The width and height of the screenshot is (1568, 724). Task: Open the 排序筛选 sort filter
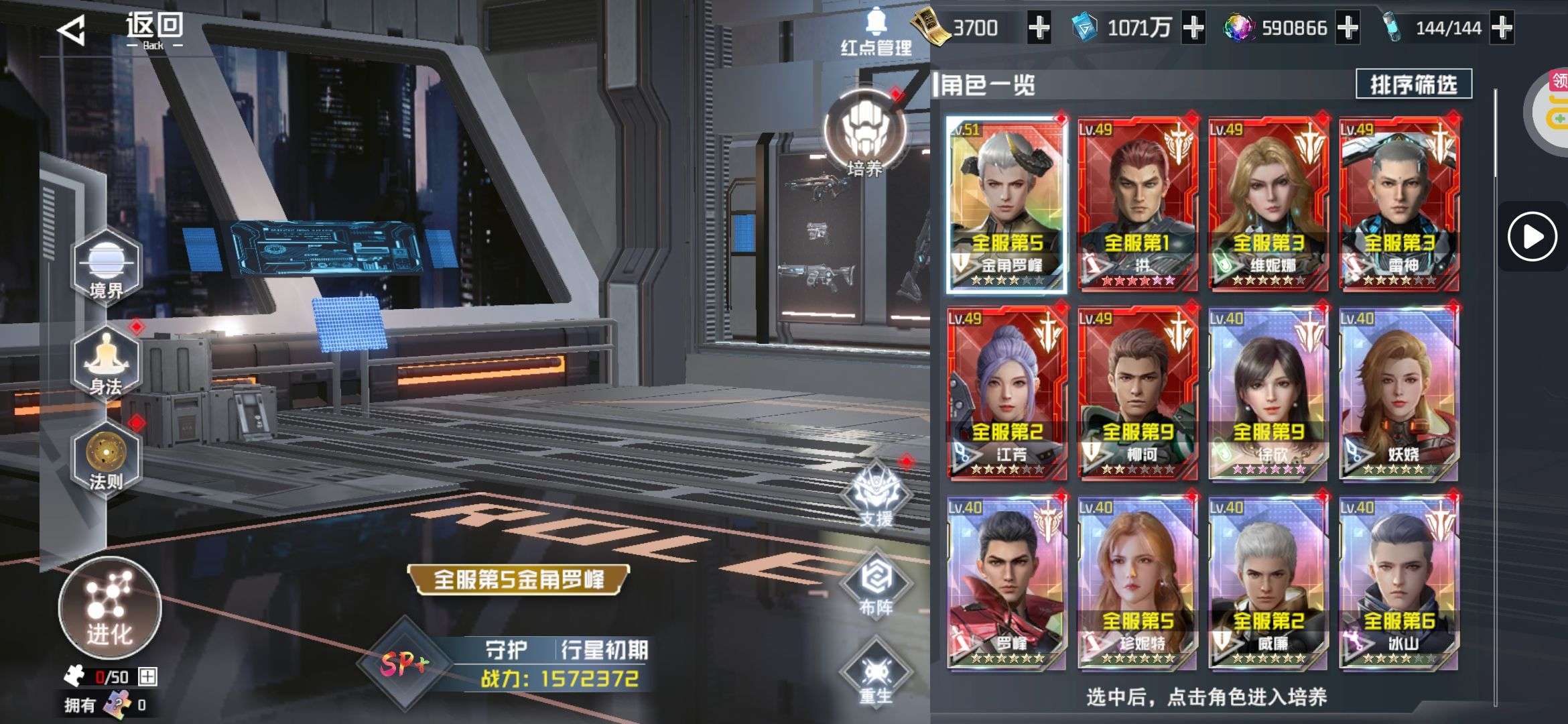(1413, 84)
